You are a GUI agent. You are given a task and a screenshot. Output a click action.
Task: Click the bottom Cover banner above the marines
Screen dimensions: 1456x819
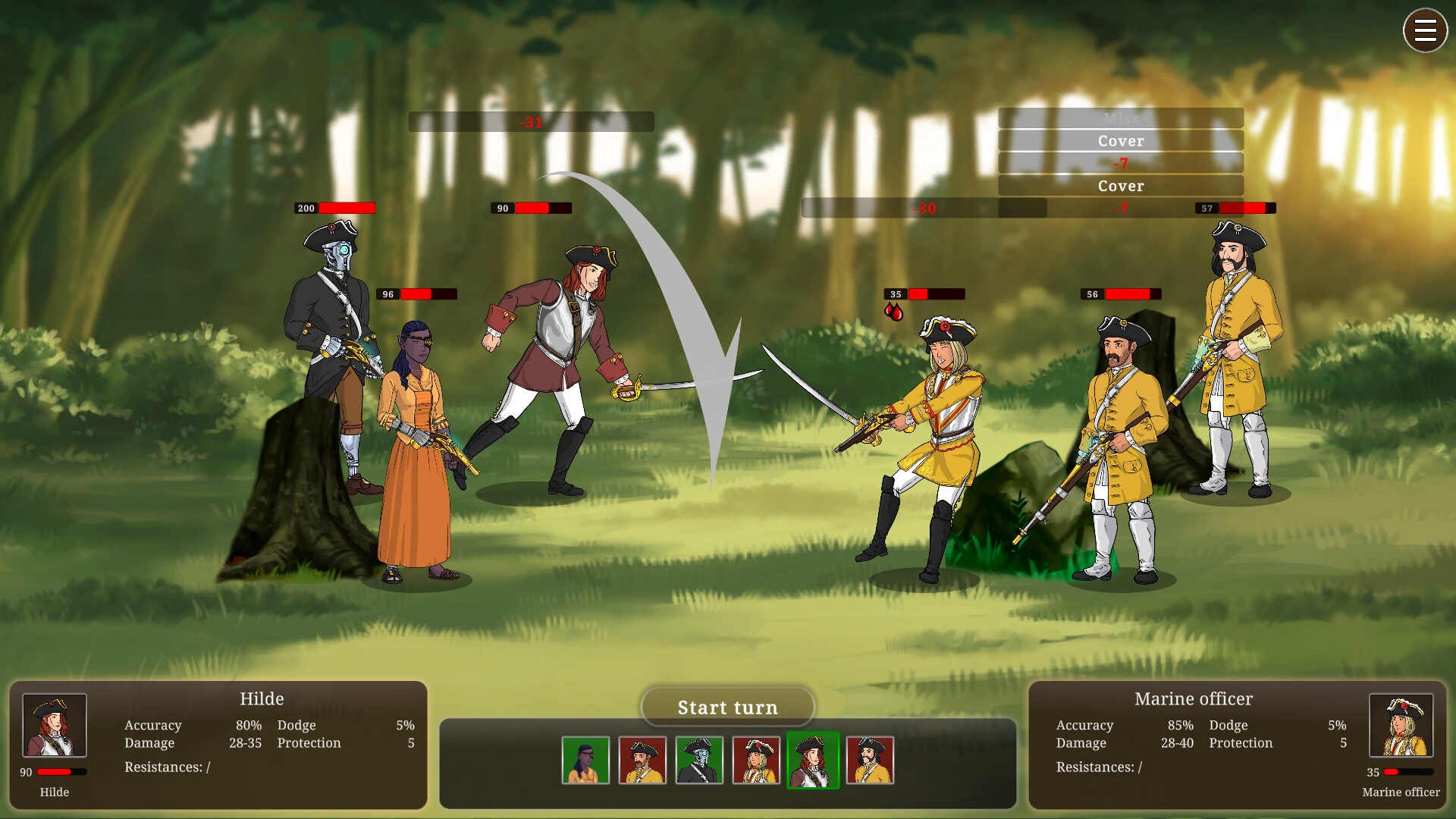point(1120,185)
